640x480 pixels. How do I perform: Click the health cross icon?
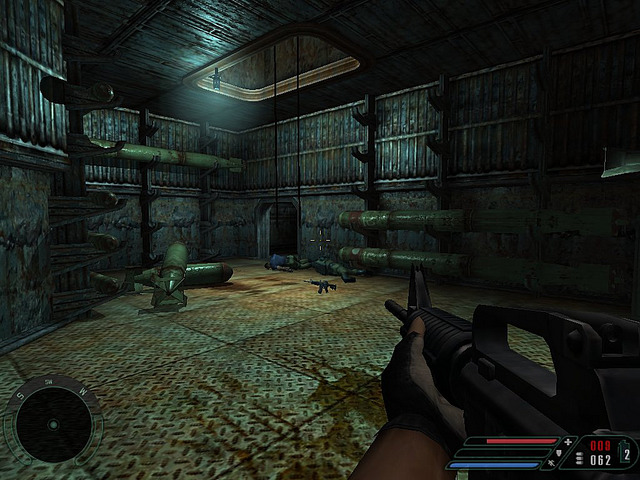tap(569, 441)
